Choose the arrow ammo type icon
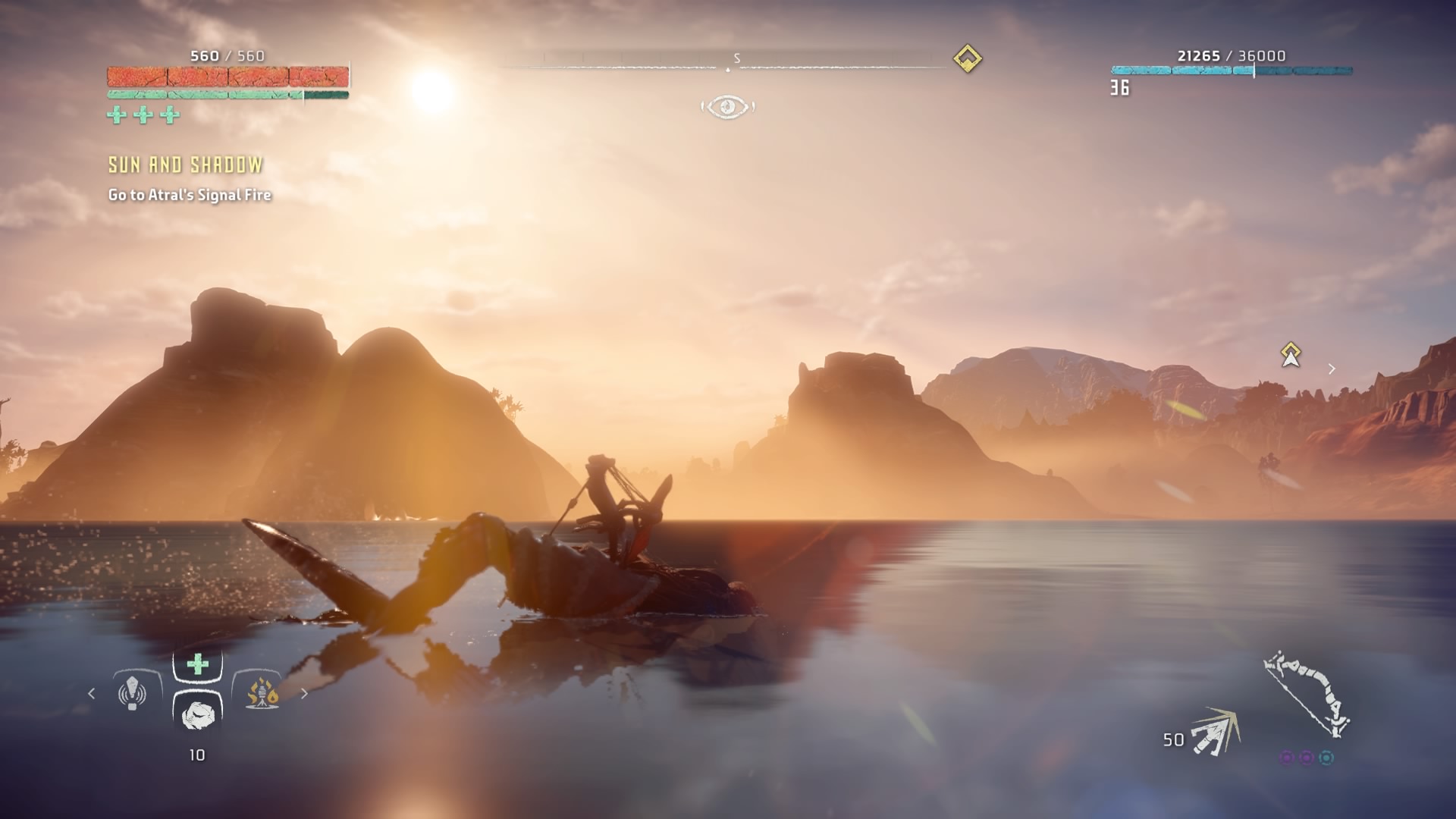 (x=1215, y=732)
